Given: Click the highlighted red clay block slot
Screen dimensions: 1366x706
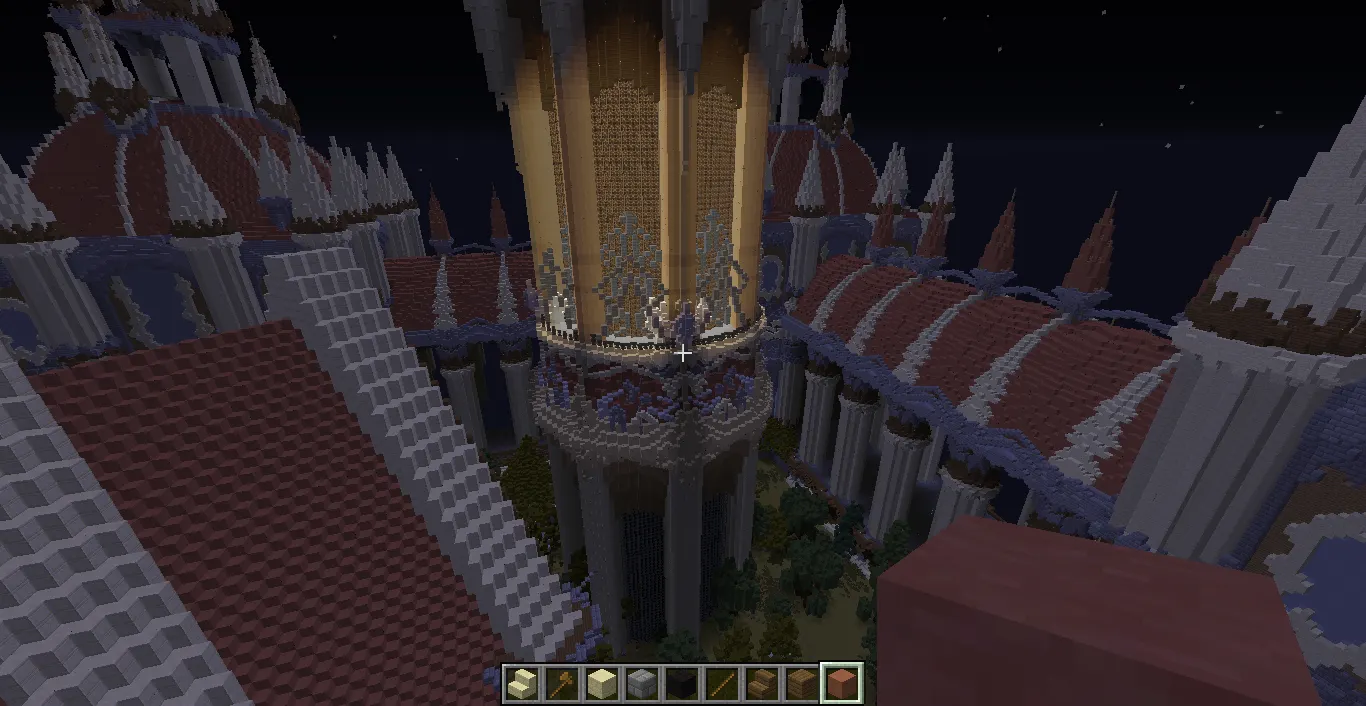Looking at the screenshot, I should point(842,685).
